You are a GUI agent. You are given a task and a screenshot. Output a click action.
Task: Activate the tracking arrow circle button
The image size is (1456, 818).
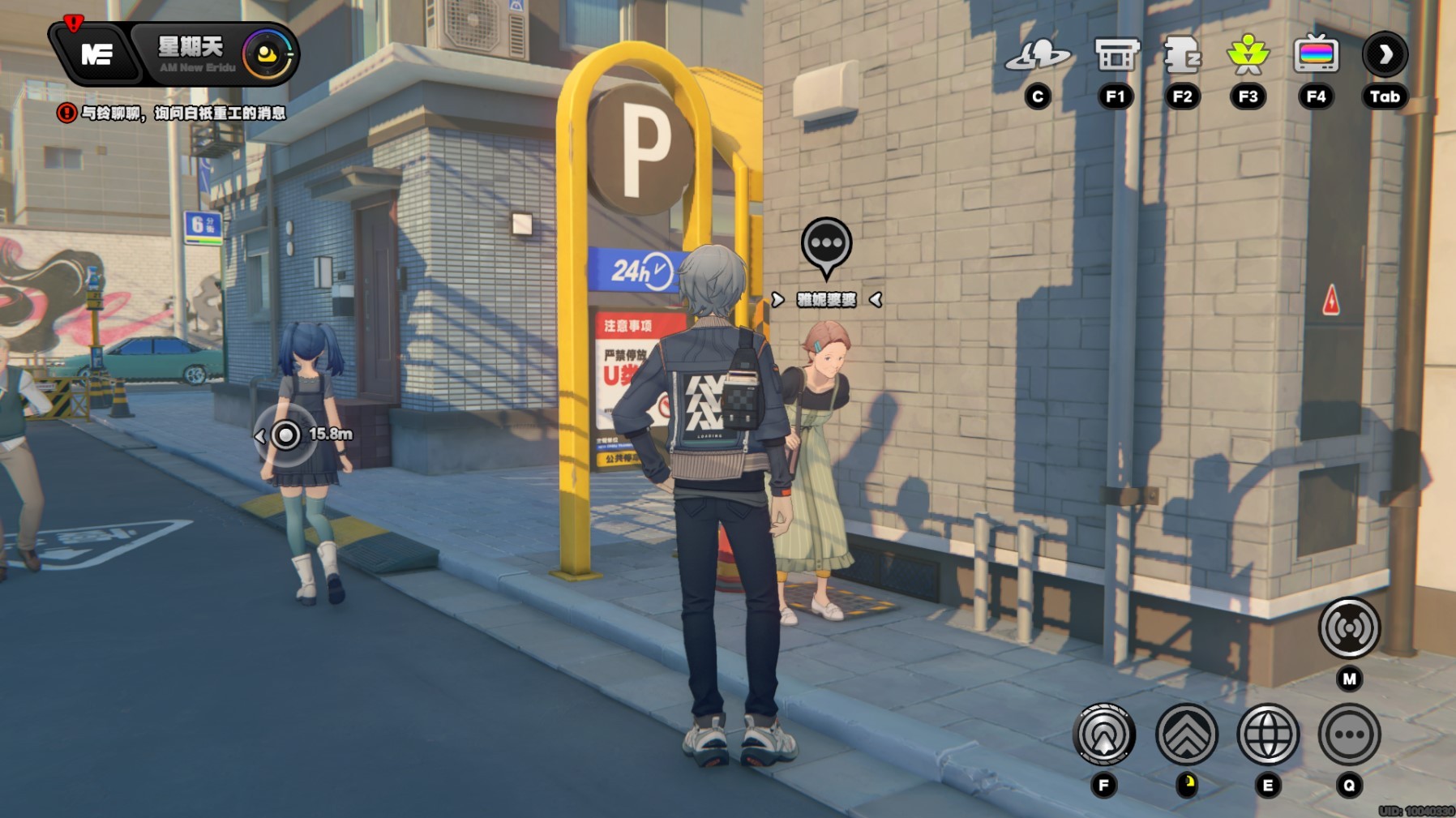tap(1103, 735)
